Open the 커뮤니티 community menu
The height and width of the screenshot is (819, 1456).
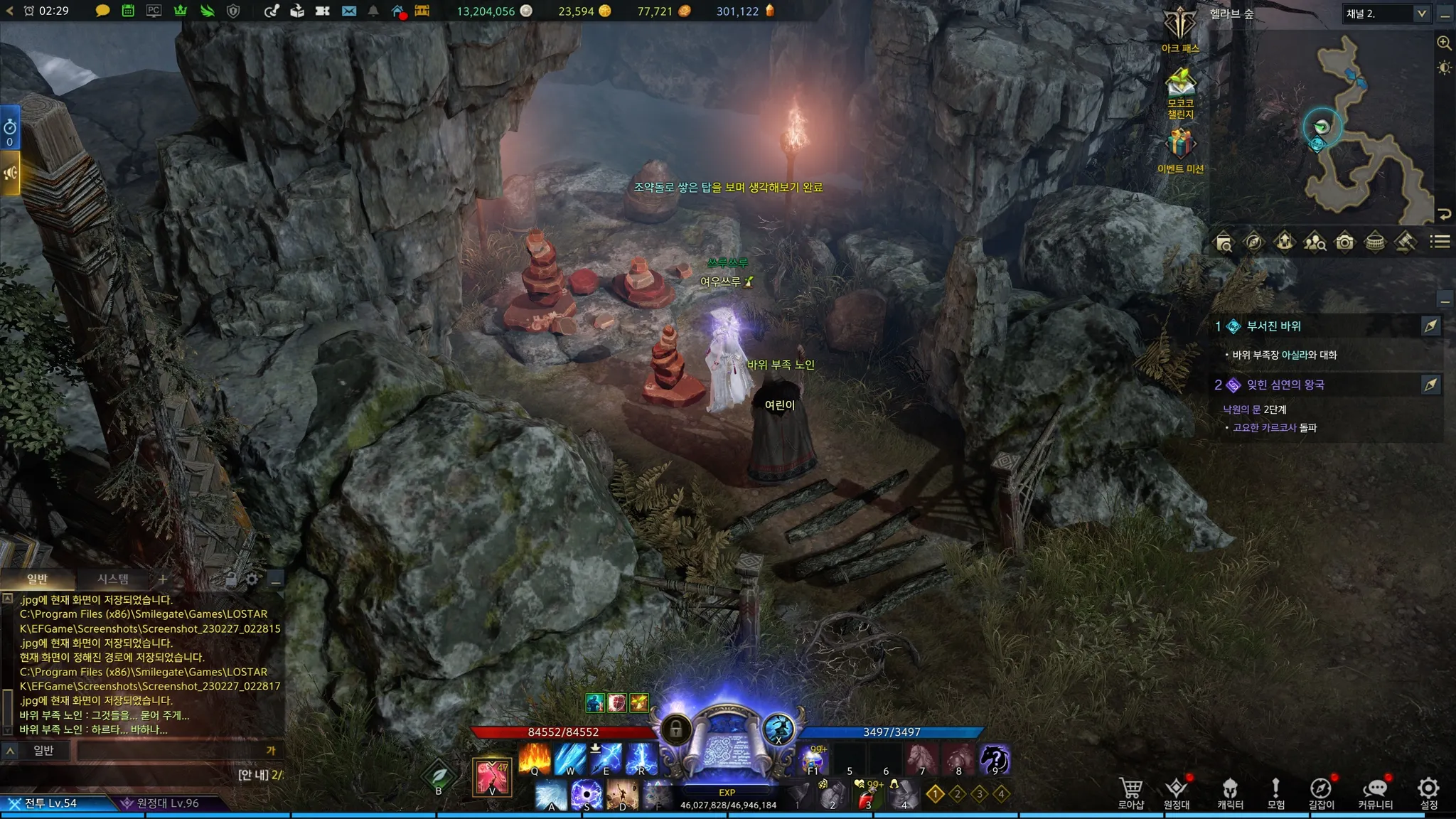point(1375,792)
